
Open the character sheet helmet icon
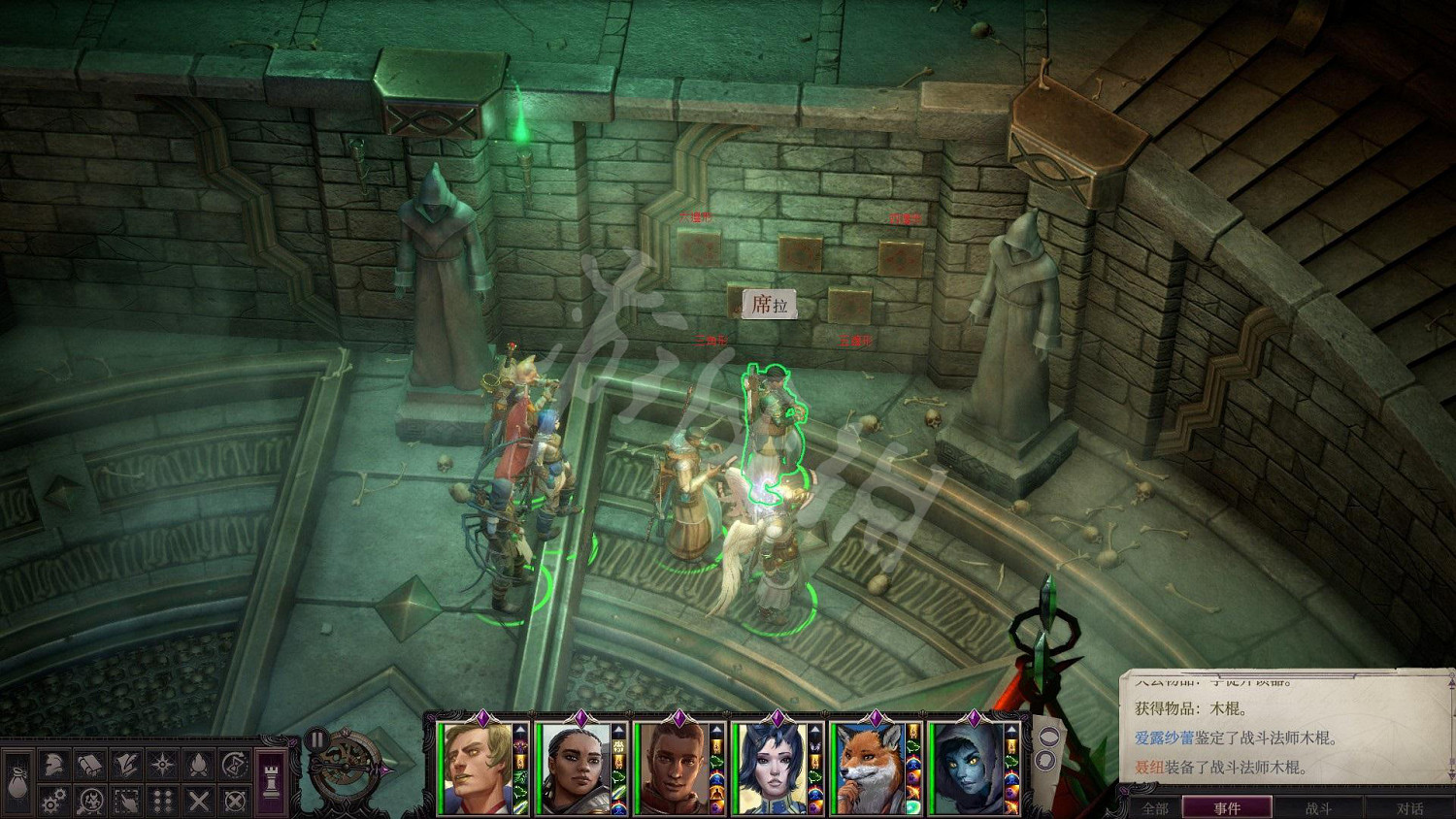coord(53,766)
